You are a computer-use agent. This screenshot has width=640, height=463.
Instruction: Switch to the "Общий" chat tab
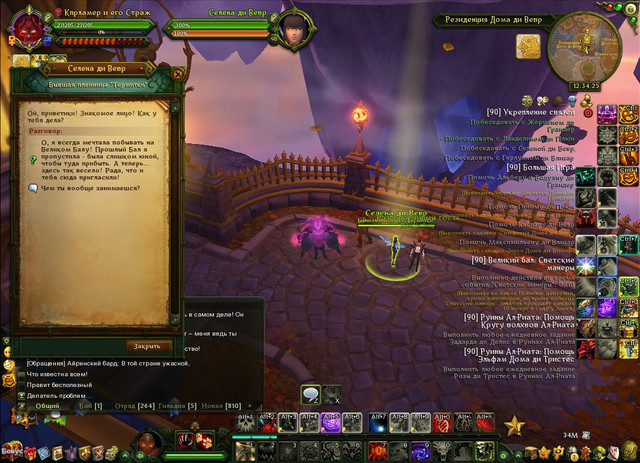click(47, 406)
